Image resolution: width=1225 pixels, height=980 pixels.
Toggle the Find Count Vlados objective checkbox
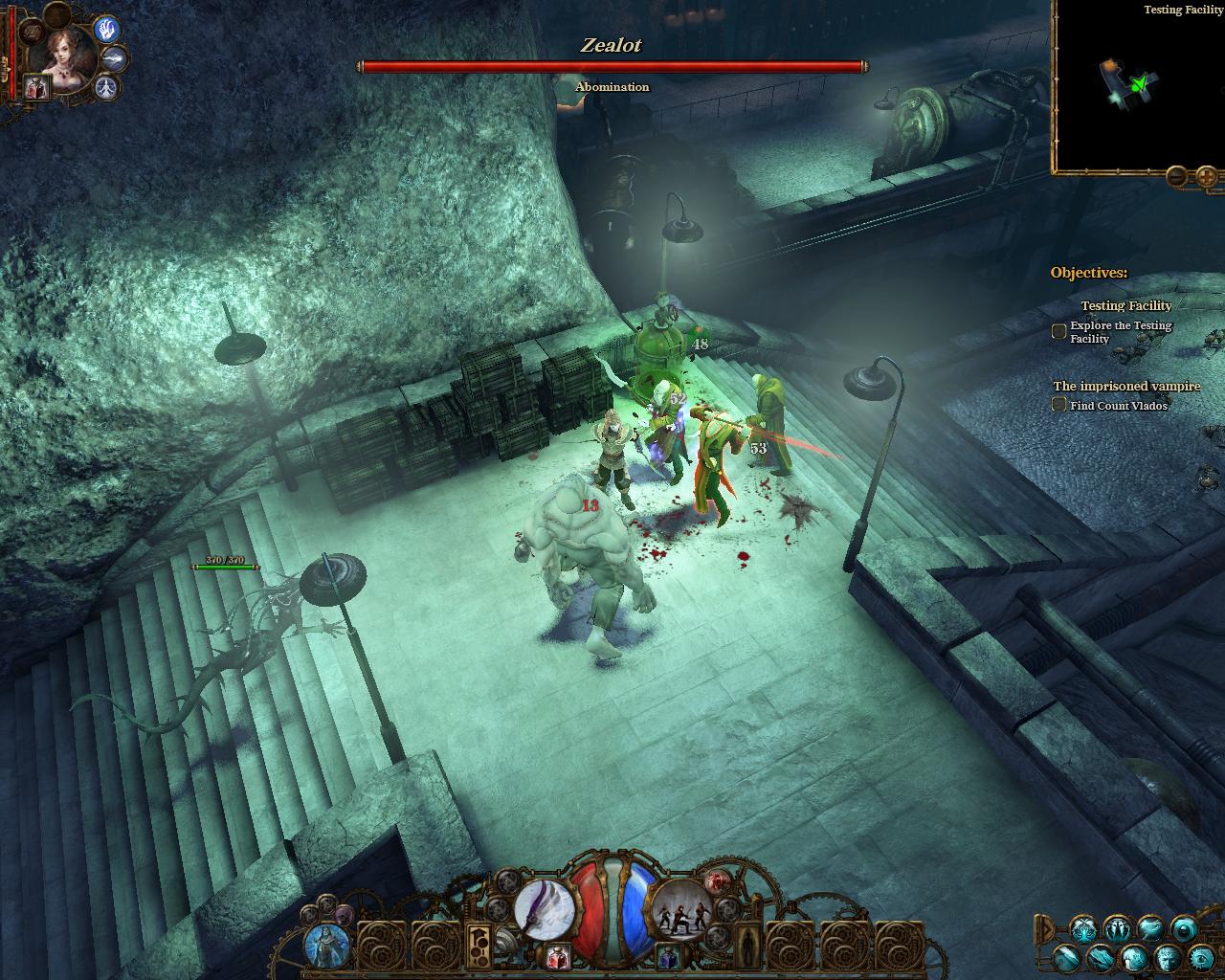[x=1059, y=405]
